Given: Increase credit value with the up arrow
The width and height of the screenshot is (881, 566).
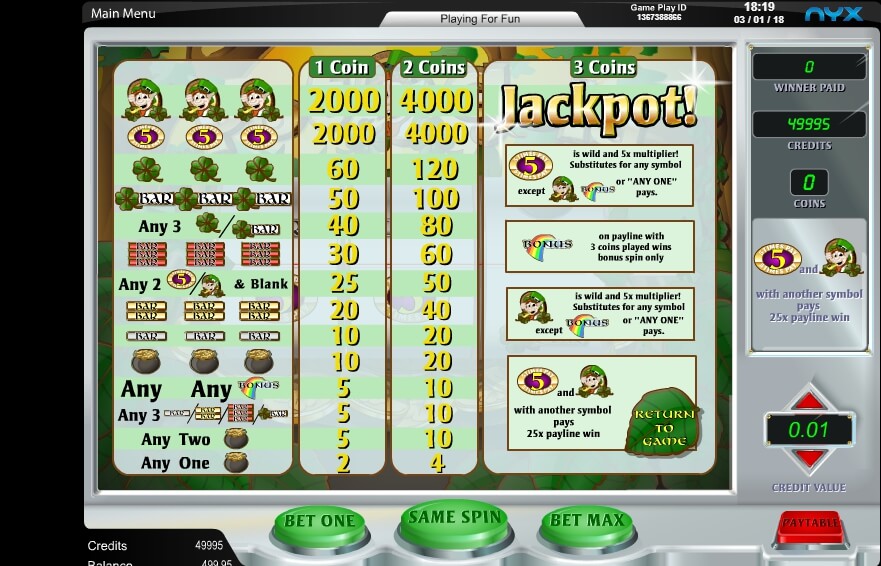Looking at the screenshot, I should point(808,401).
